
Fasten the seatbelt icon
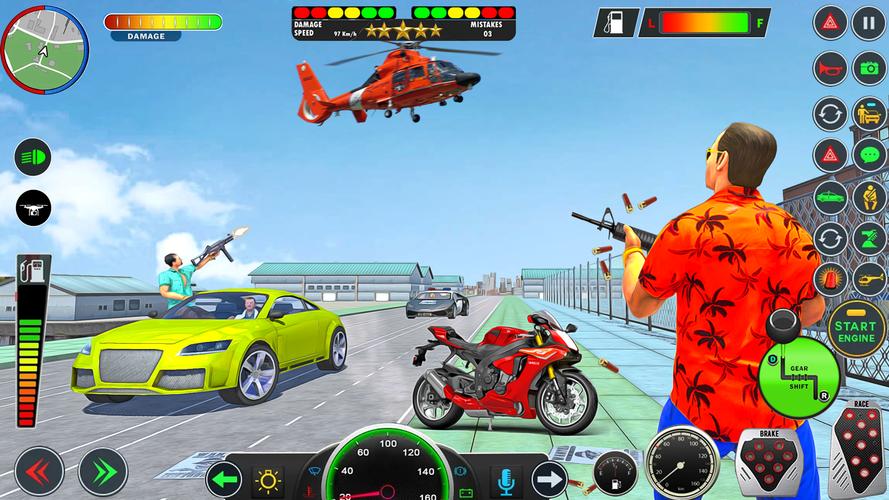click(868, 197)
